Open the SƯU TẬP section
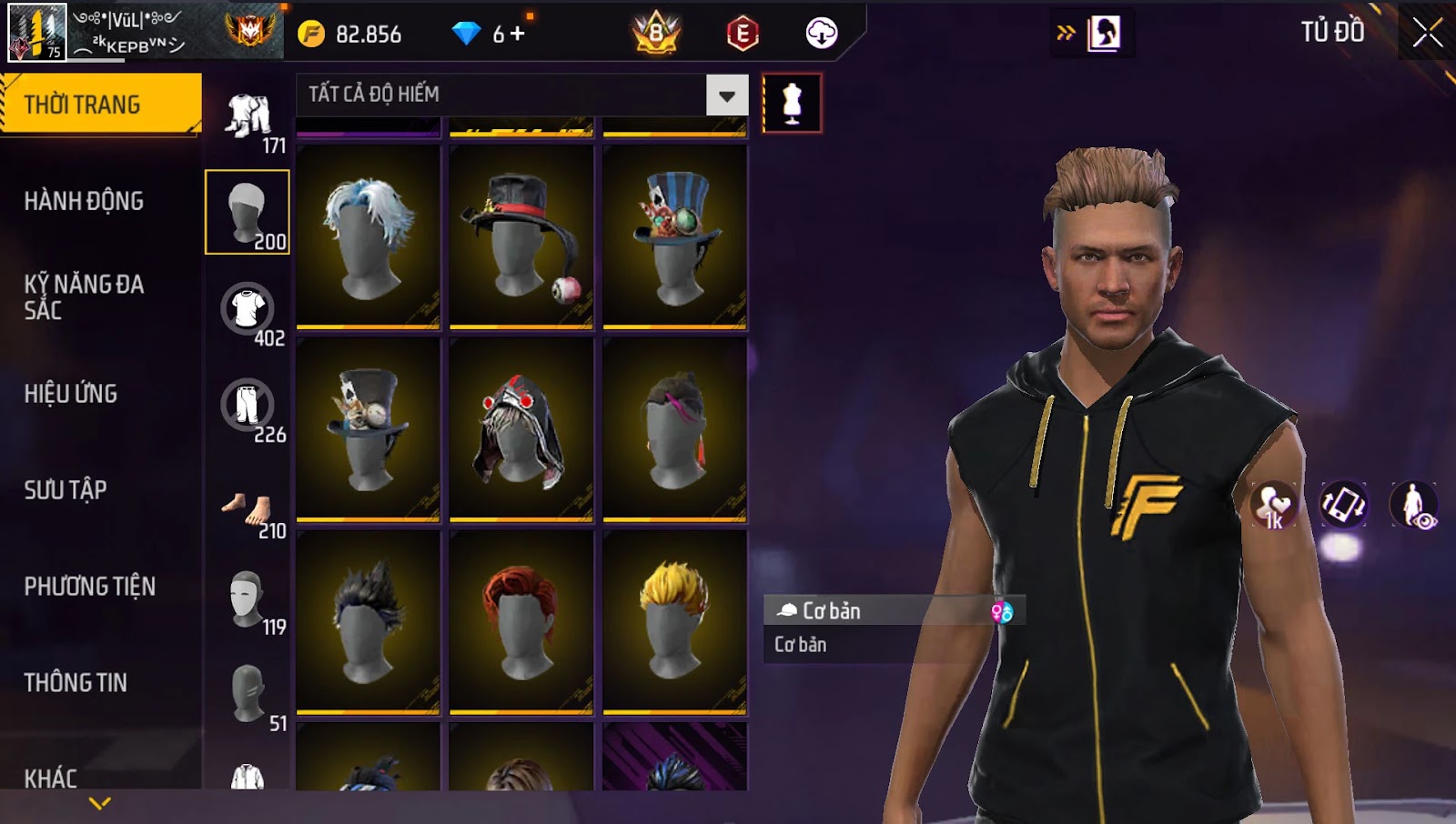 click(x=66, y=490)
